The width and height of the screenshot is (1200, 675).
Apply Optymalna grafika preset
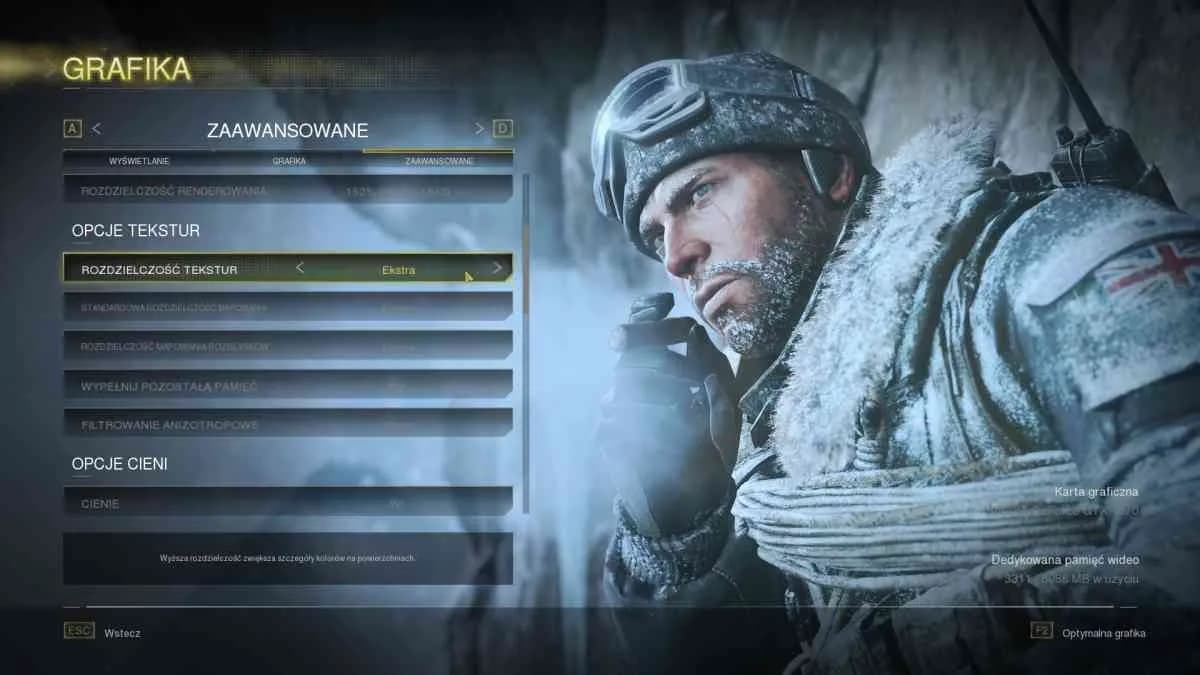click(1104, 633)
